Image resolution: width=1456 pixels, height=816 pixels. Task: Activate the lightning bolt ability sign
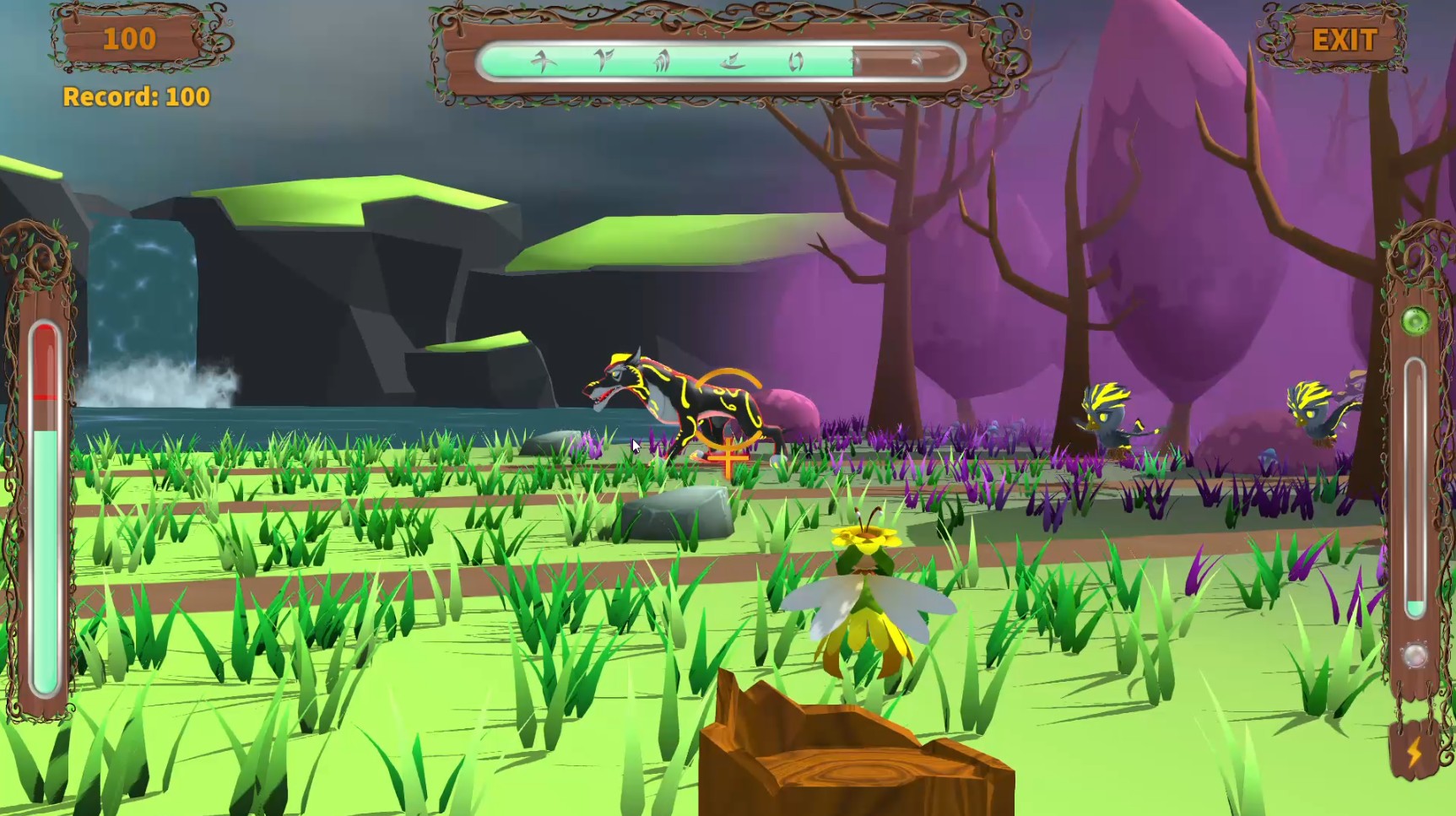click(x=1415, y=751)
